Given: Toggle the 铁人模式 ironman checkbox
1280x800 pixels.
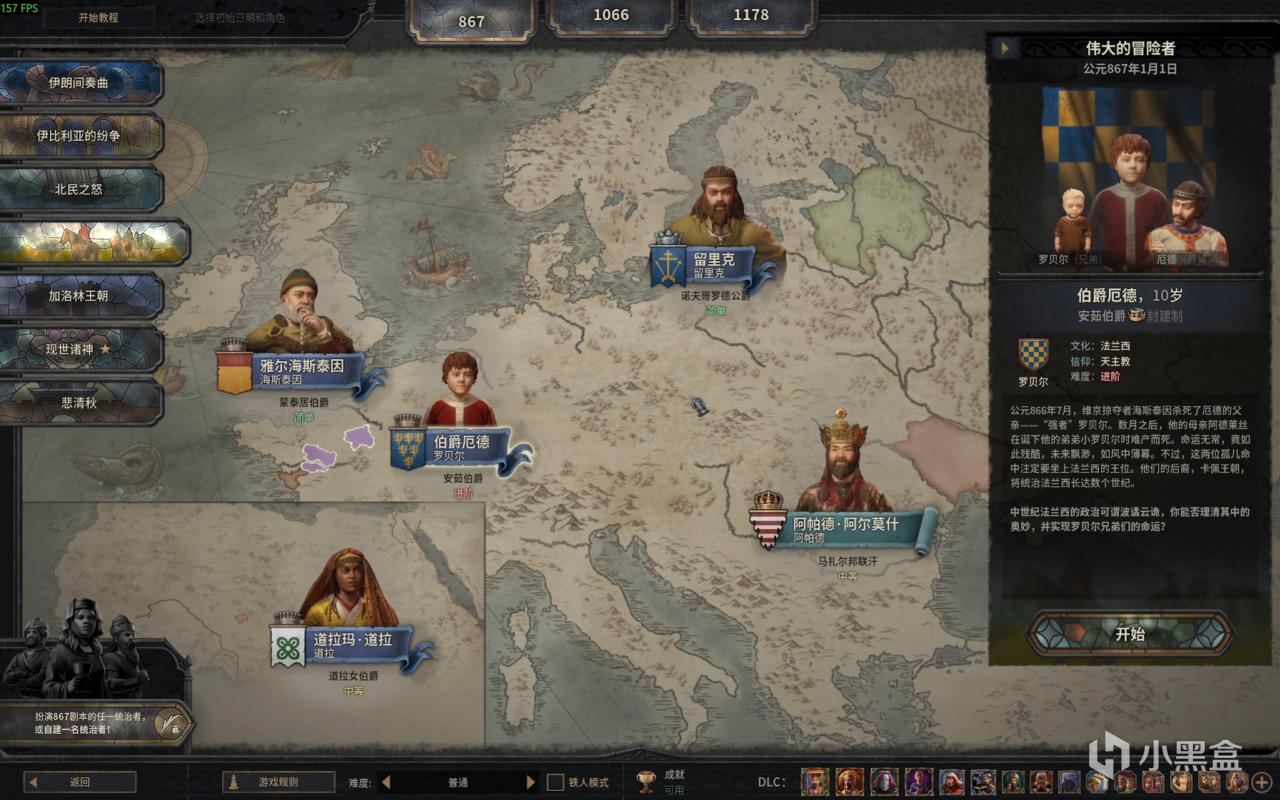Looking at the screenshot, I should [x=556, y=782].
